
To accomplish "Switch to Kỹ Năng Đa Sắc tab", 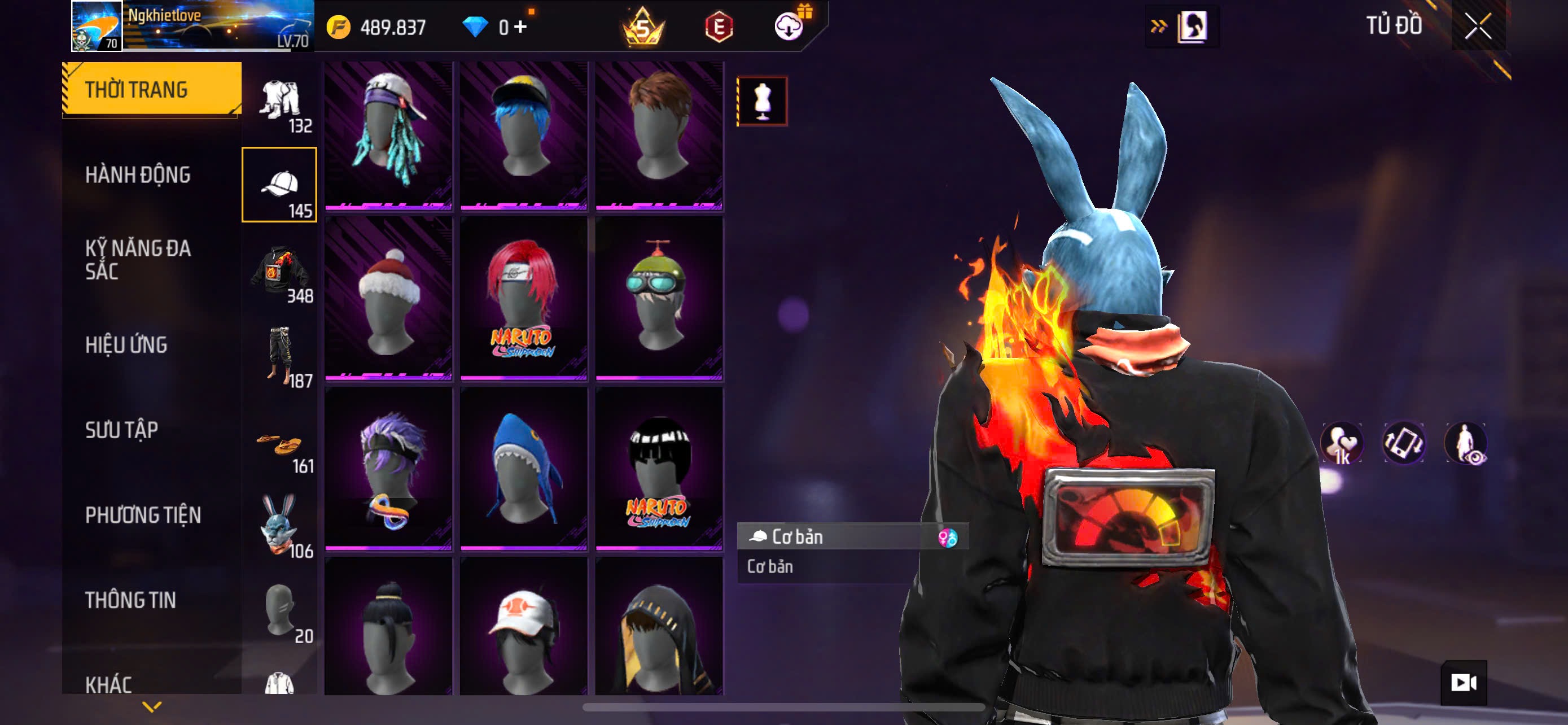I will [x=138, y=259].
